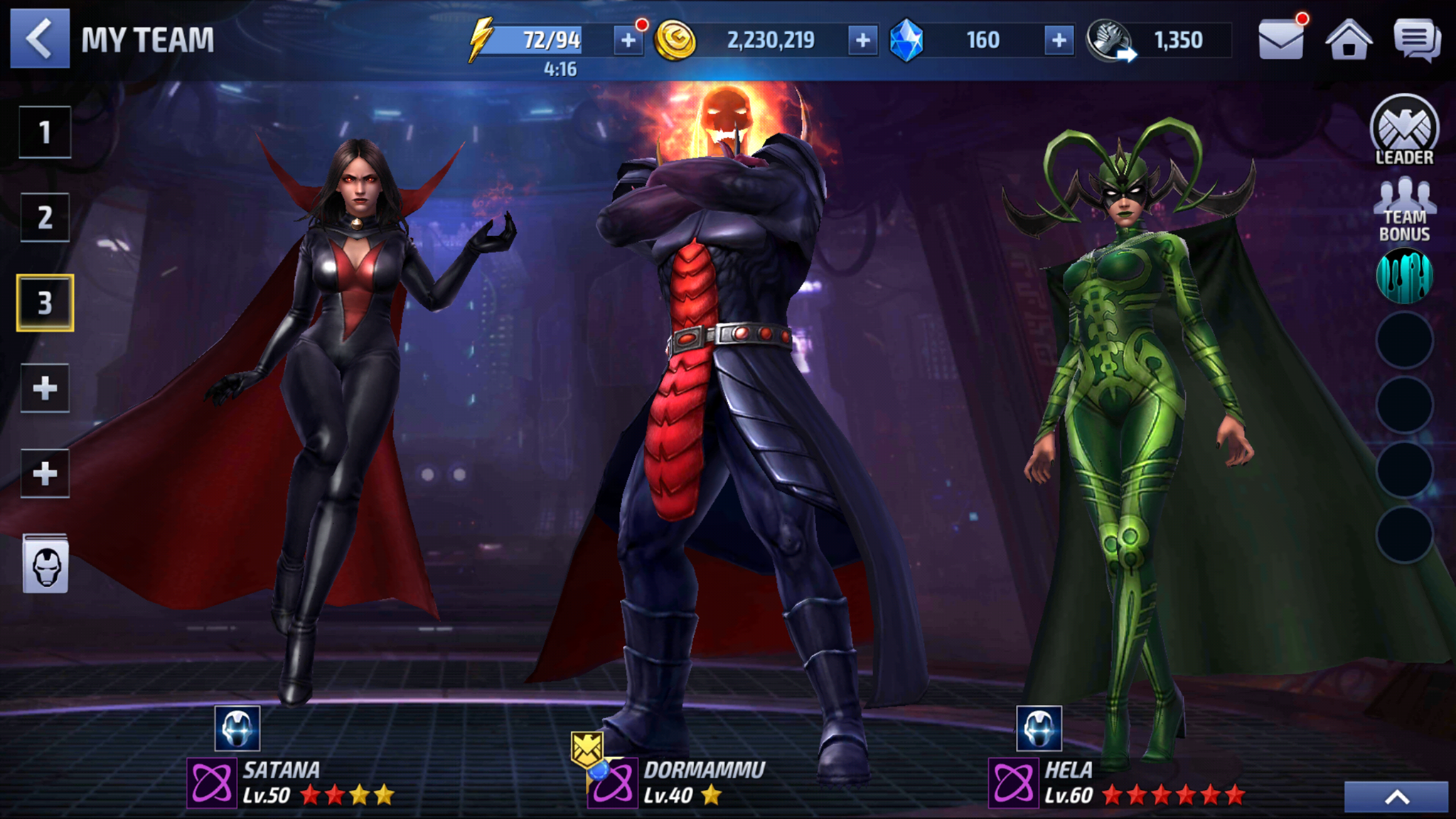Buy crystals with the plus button

[x=1057, y=41]
